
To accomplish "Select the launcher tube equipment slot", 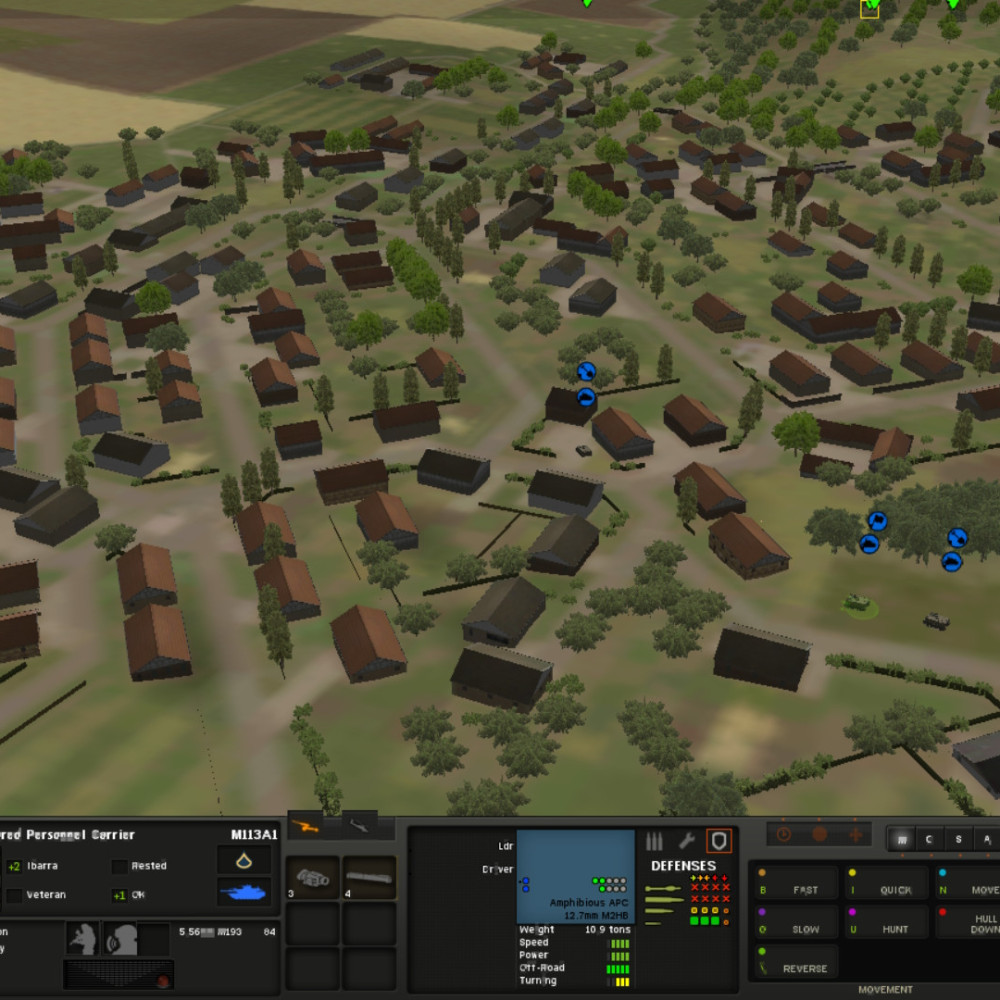I will point(369,877).
